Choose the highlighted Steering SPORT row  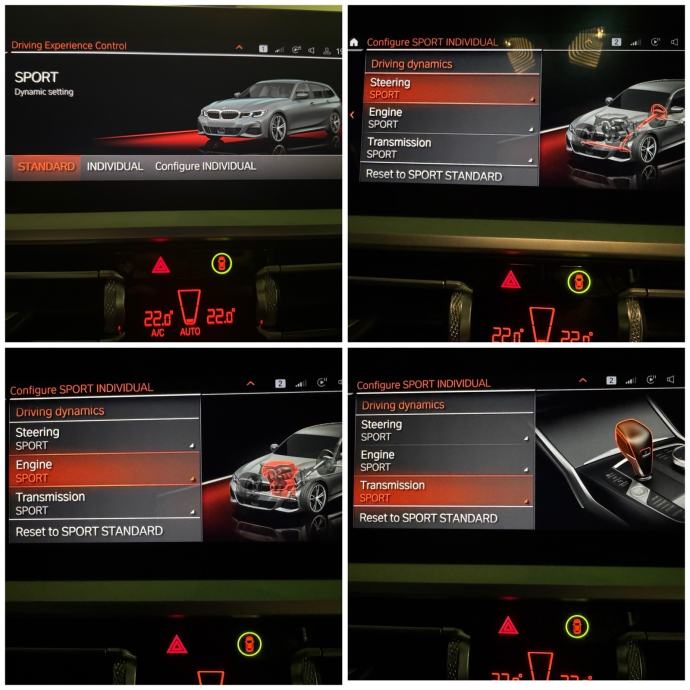tap(450, 88)
